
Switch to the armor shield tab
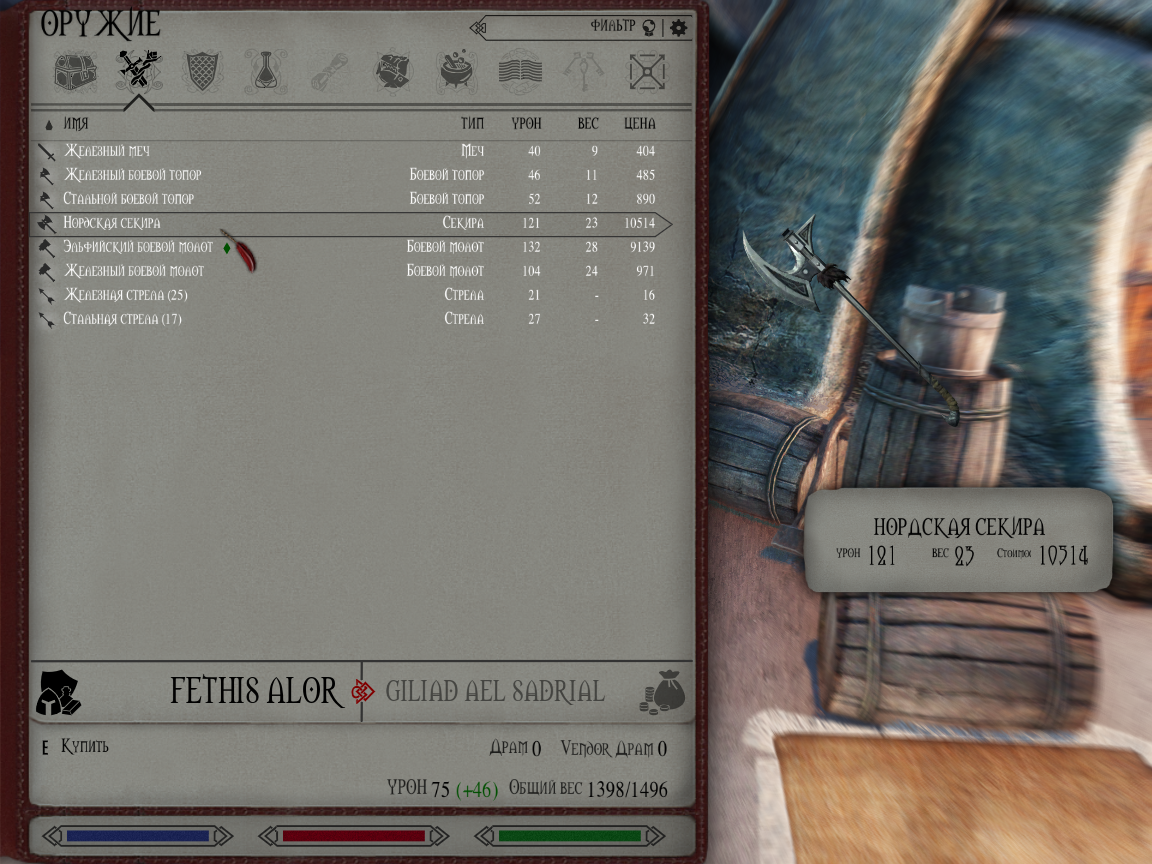point(203,71)
